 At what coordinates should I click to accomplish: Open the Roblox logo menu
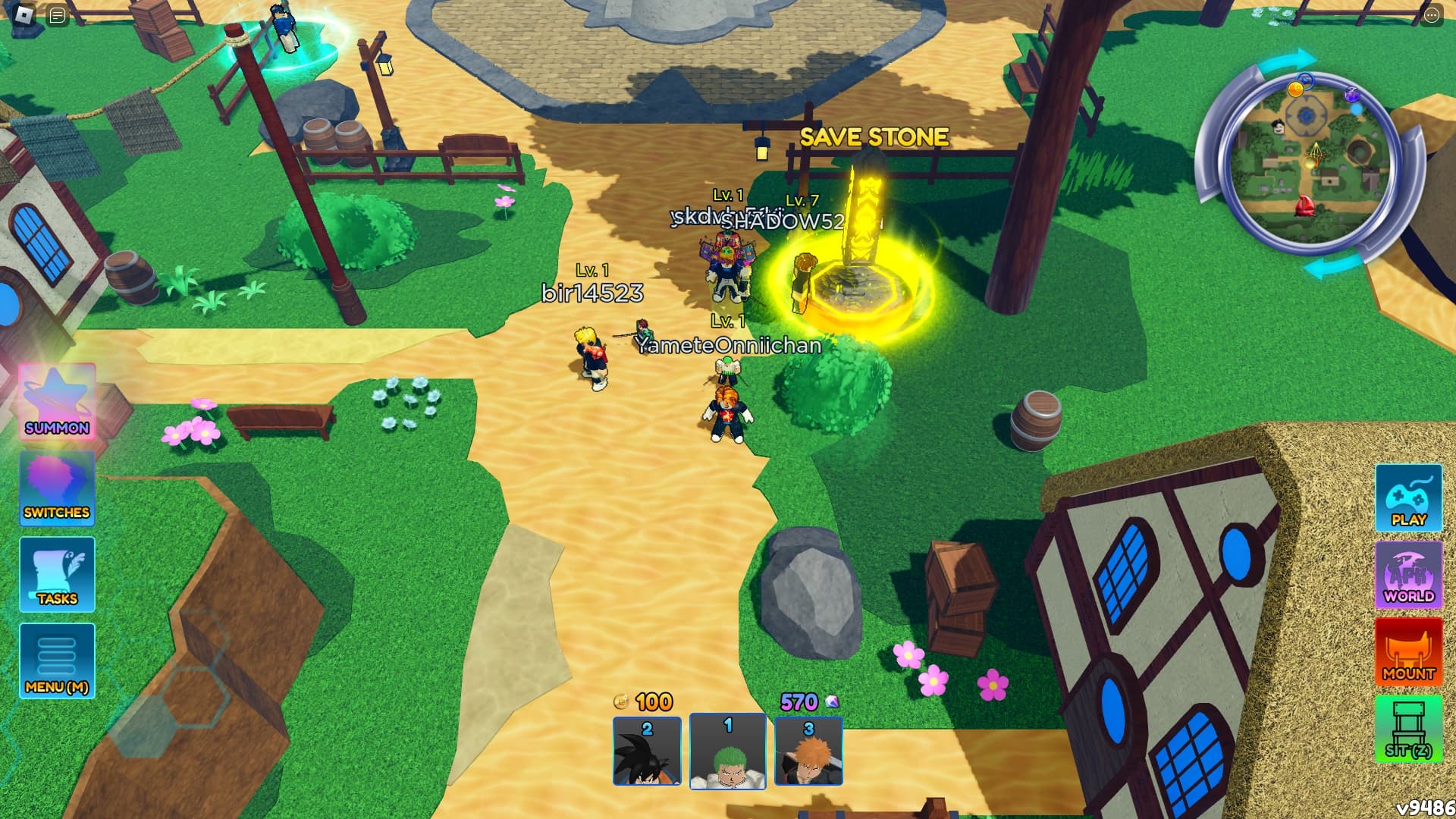(24, 14)
